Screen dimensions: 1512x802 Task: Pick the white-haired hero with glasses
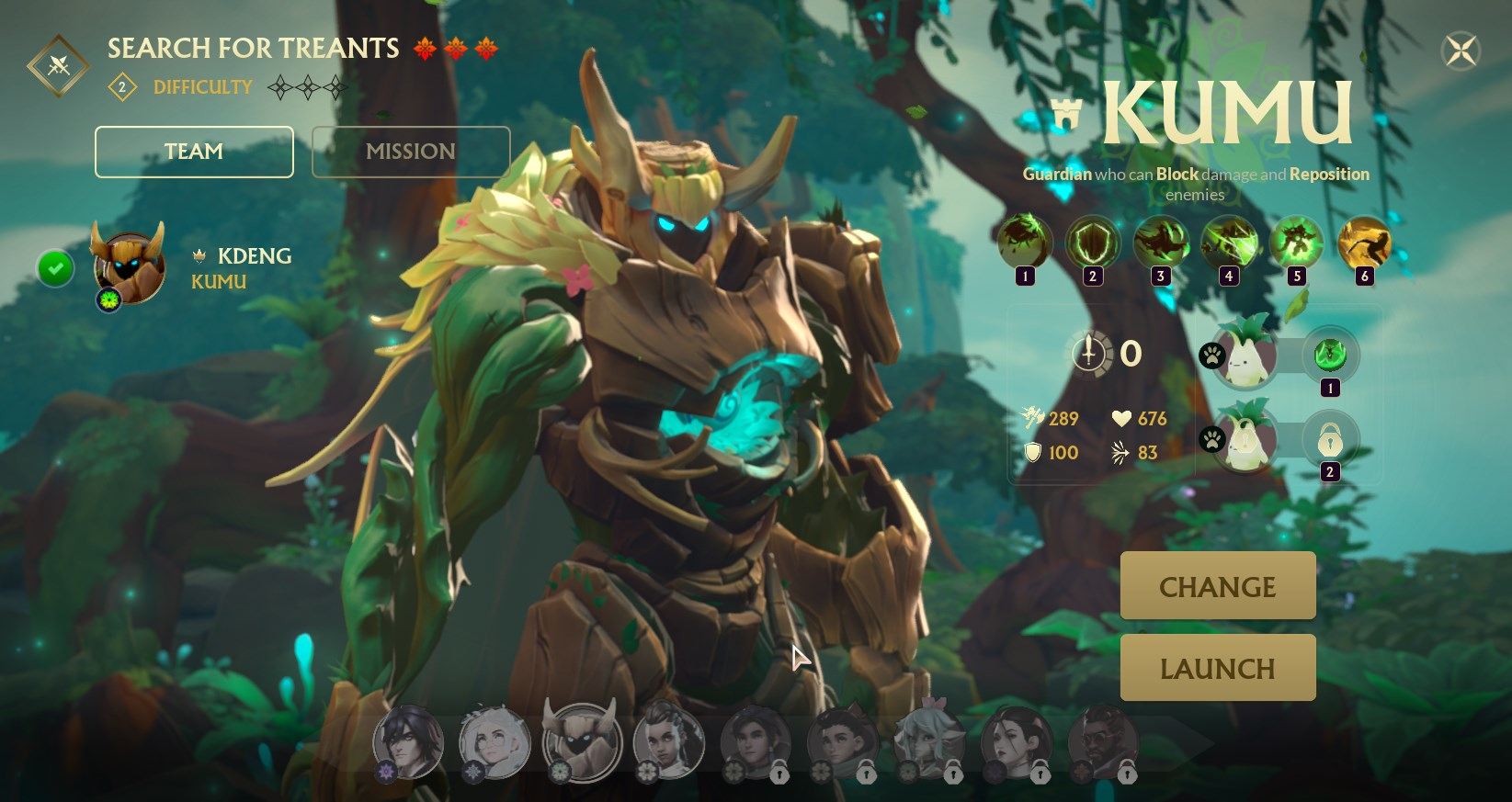(x=495, y=741)
